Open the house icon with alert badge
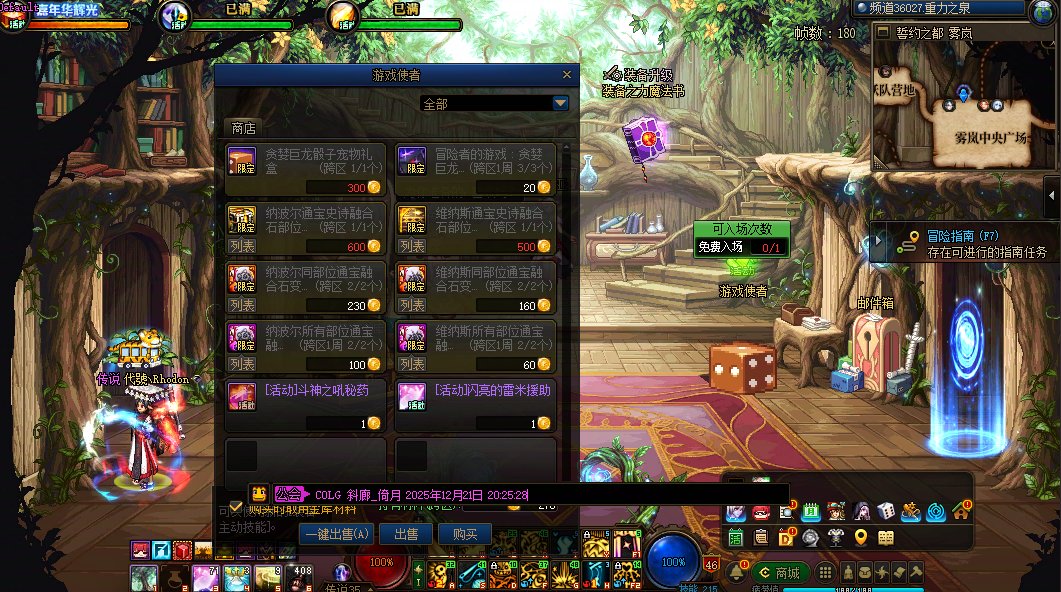Viewport: 1061px width, 592px height. [961, 511]
